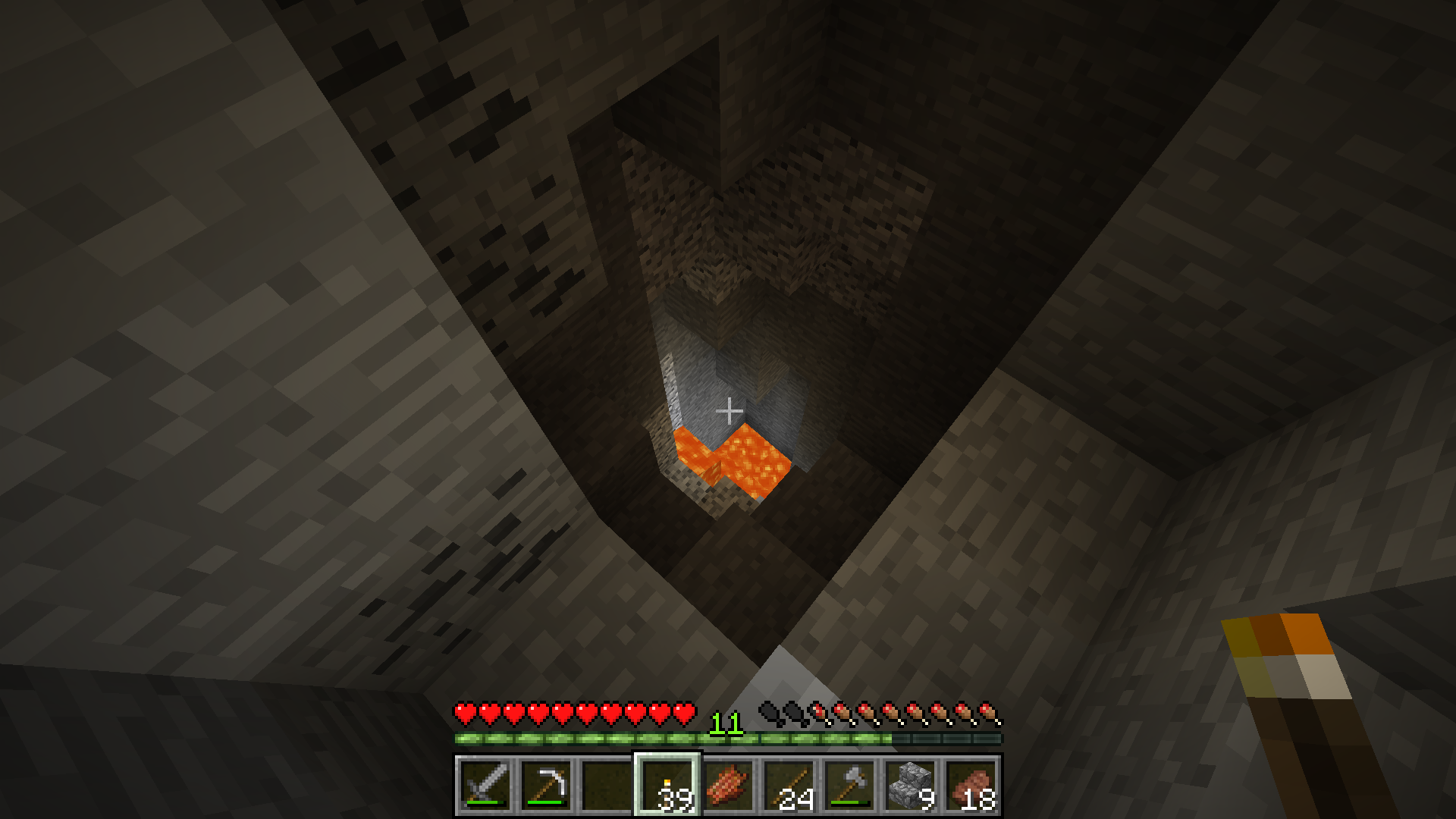Select the cooked salmon slot
This screenshot has height=819, width=1456.
pos(728,785)
